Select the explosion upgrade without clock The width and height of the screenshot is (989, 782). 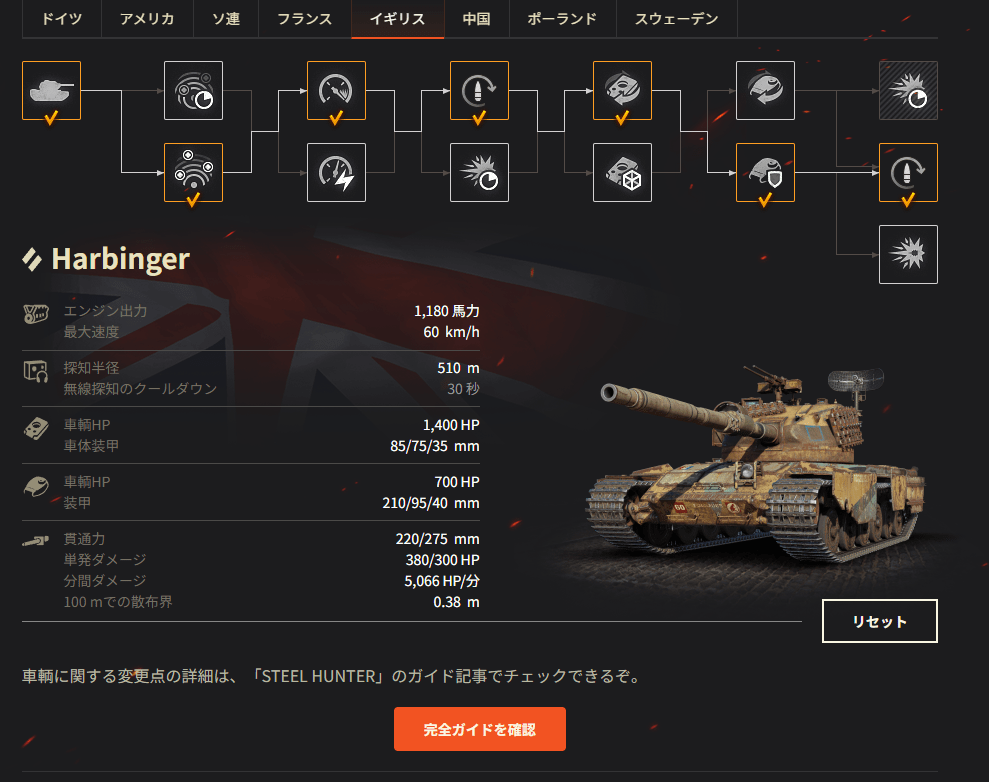tap(908, 254)
